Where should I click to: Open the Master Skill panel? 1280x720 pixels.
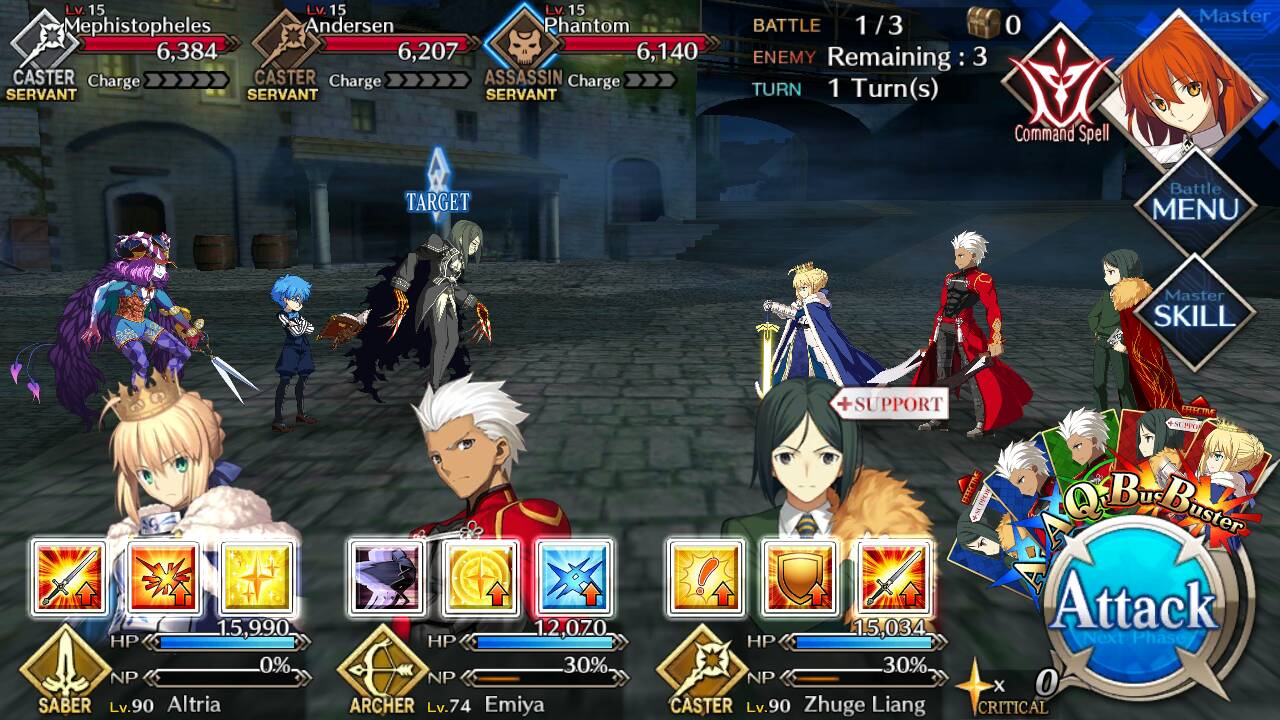pyautogui.click(x=1195, y=310)
